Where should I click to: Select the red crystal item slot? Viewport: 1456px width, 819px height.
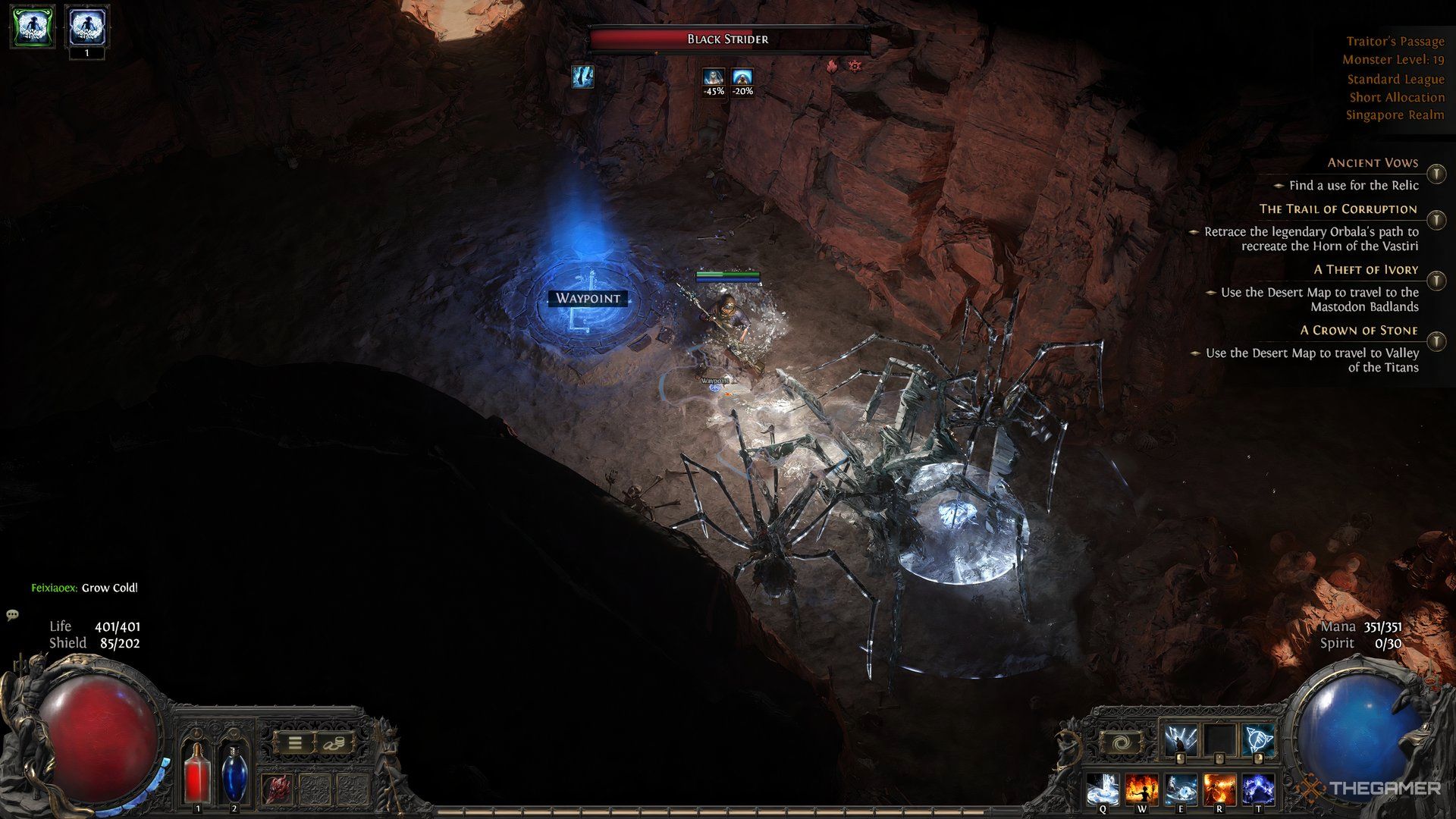277,790
